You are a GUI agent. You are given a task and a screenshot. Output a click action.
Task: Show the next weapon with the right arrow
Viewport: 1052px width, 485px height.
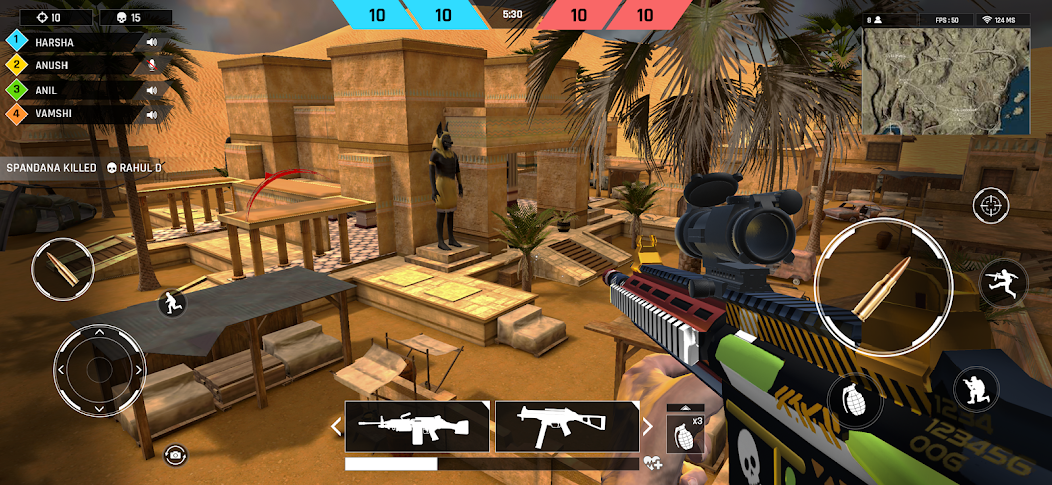coord(648,427)
